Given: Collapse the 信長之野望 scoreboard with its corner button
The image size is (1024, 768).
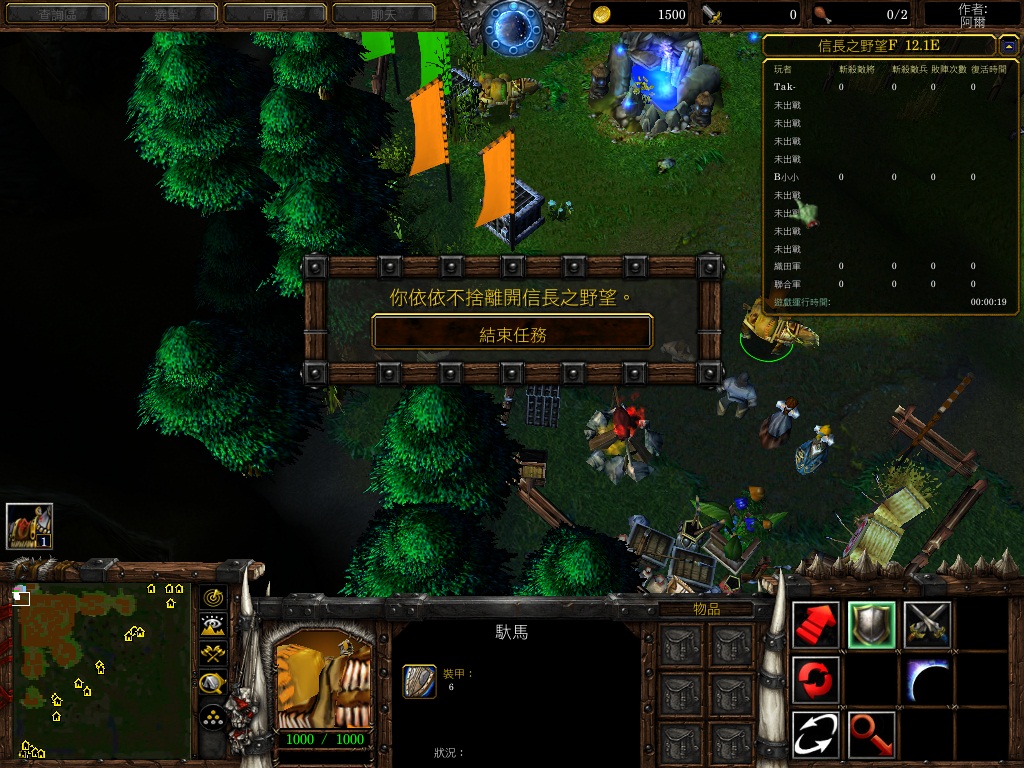Looking at the screenshot, I should click(x=1006, y=45).
